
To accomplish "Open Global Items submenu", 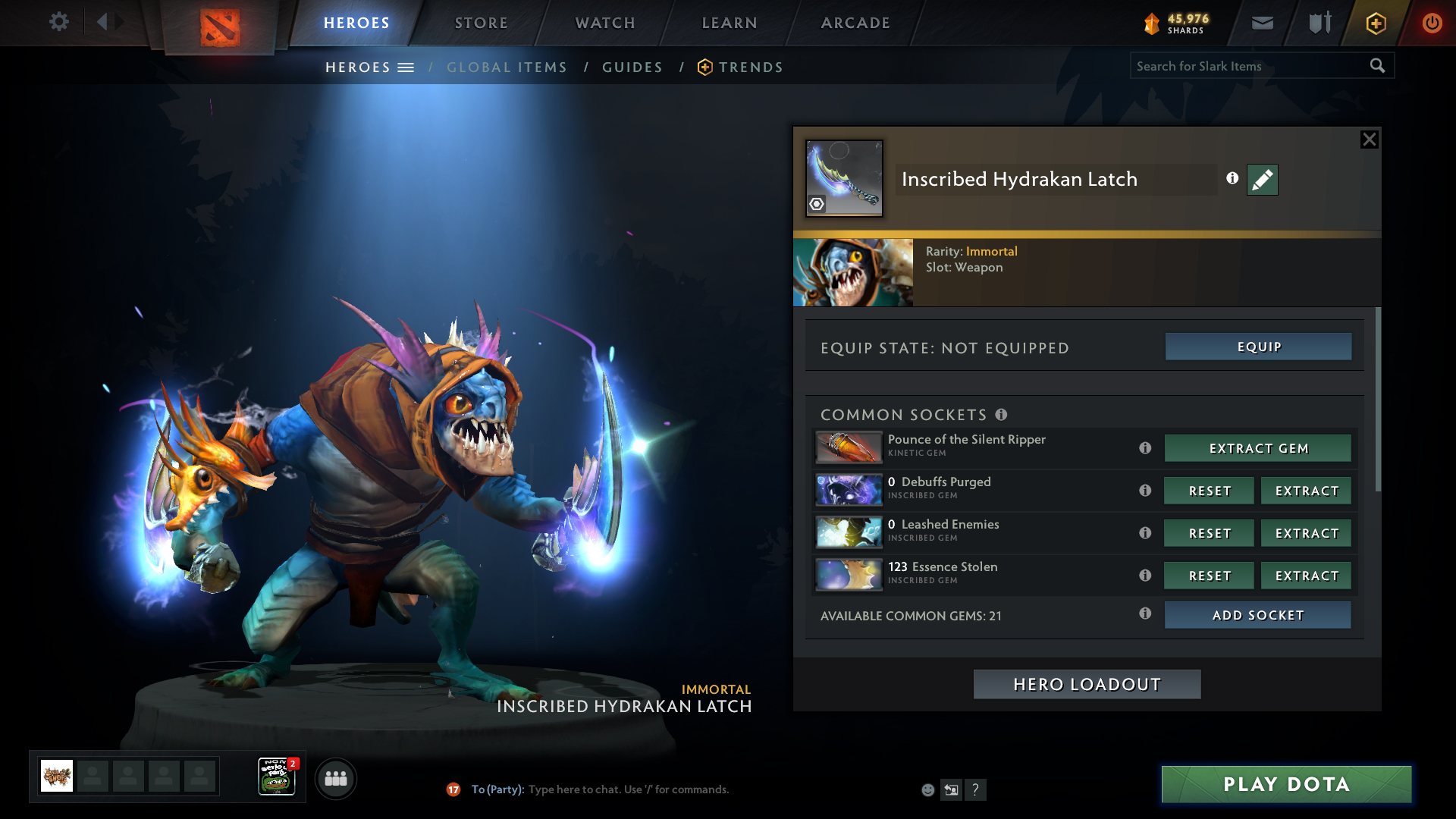I will tap(507, 67).
